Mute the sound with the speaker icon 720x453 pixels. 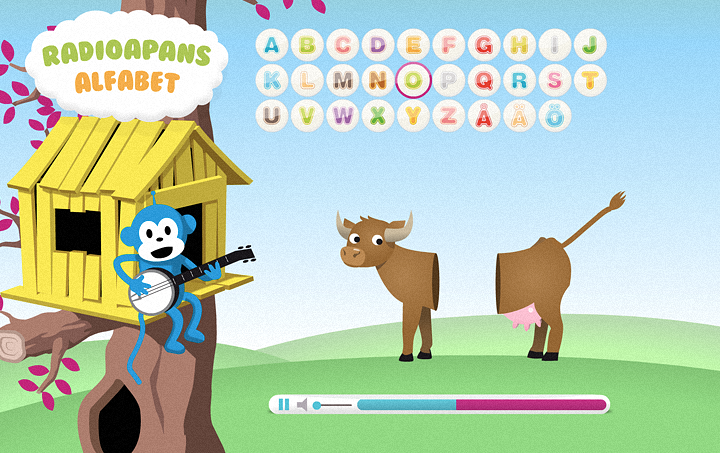pyautogui.click(x=302, y=405)
